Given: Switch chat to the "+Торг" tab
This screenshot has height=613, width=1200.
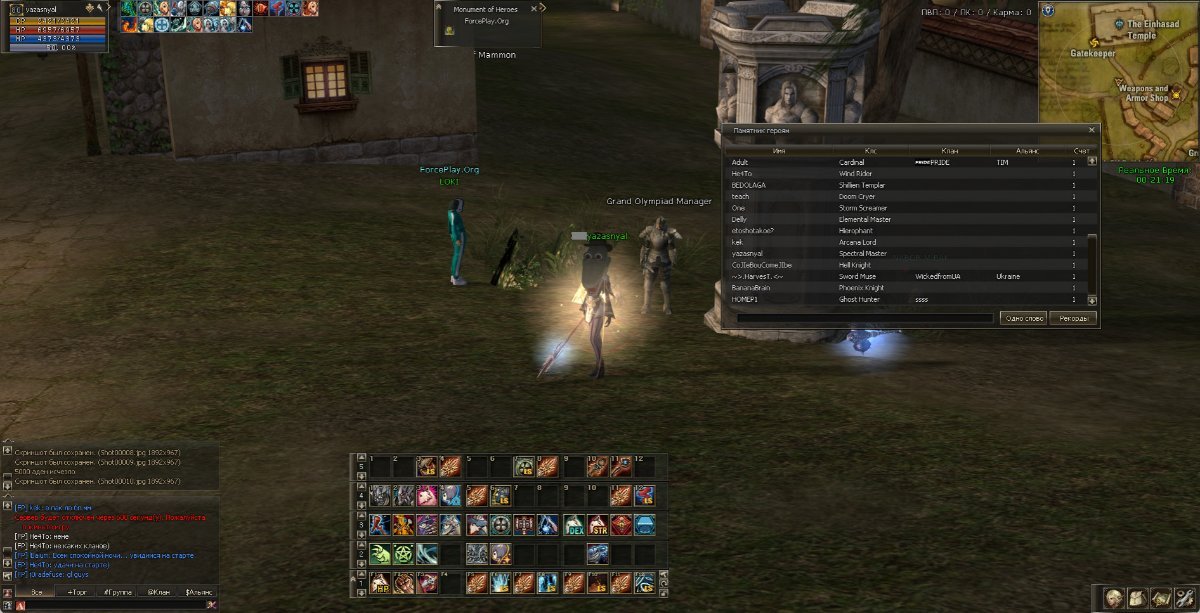Looking at the screenshot, I should coord(78,592).
